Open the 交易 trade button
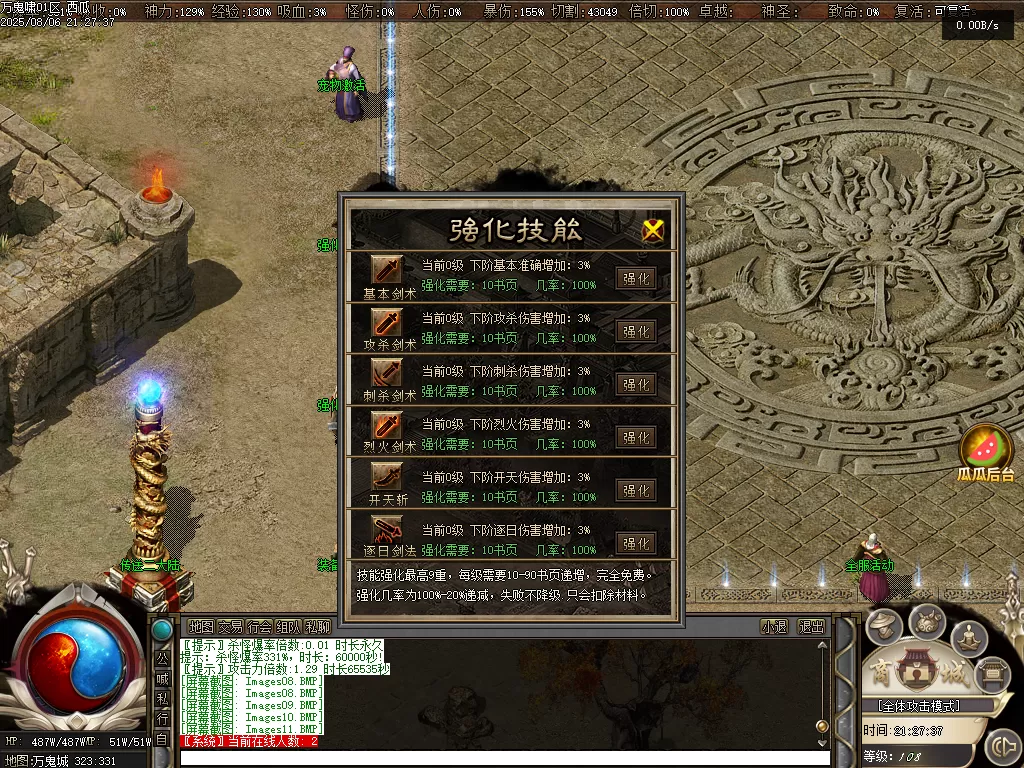 pos(231,627)
